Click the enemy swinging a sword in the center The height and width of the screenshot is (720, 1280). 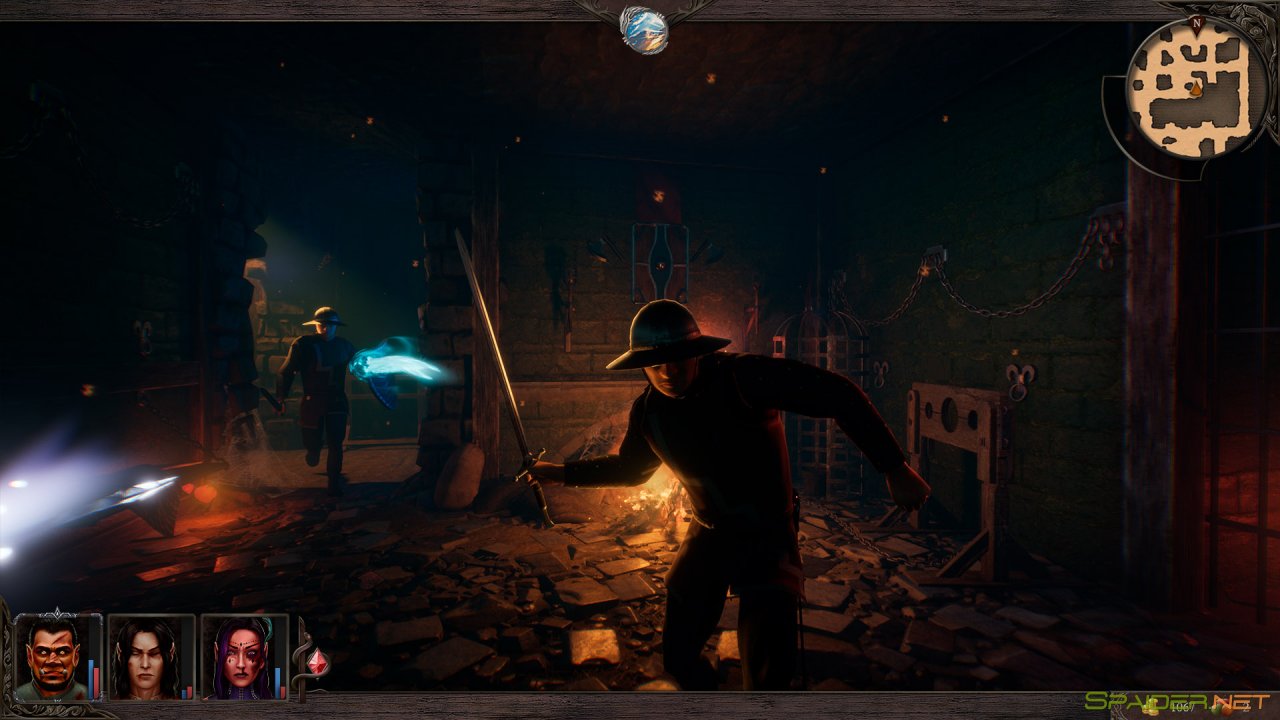(680, 450)
